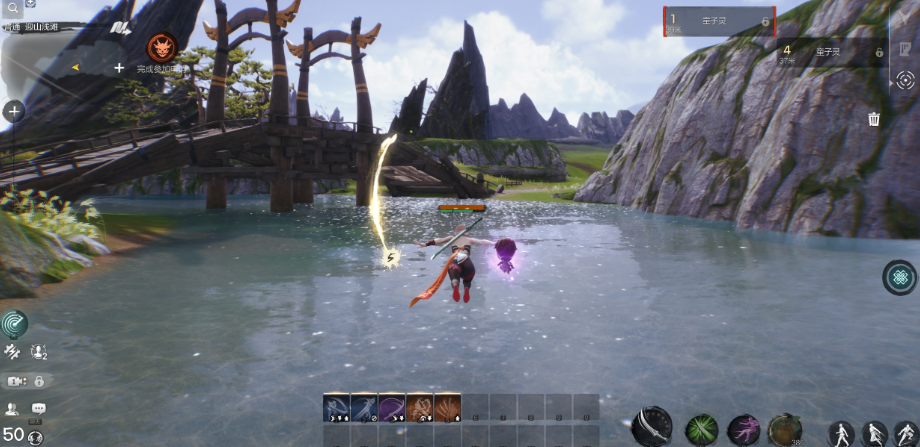This screenshot has height=447, width=920.
Task: Tap the teal radar scan icon
Action: (x=14, y=323)
